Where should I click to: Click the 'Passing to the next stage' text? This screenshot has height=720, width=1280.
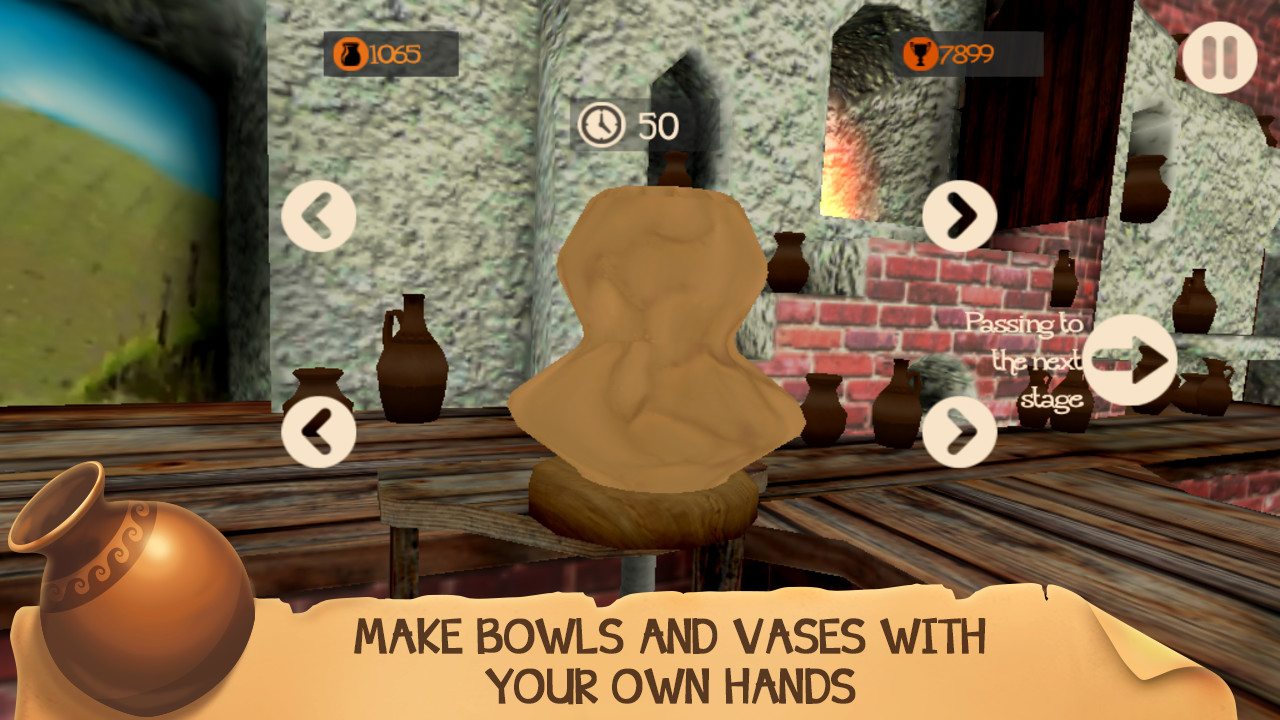pyautogui.click(x=1024, y=362)
